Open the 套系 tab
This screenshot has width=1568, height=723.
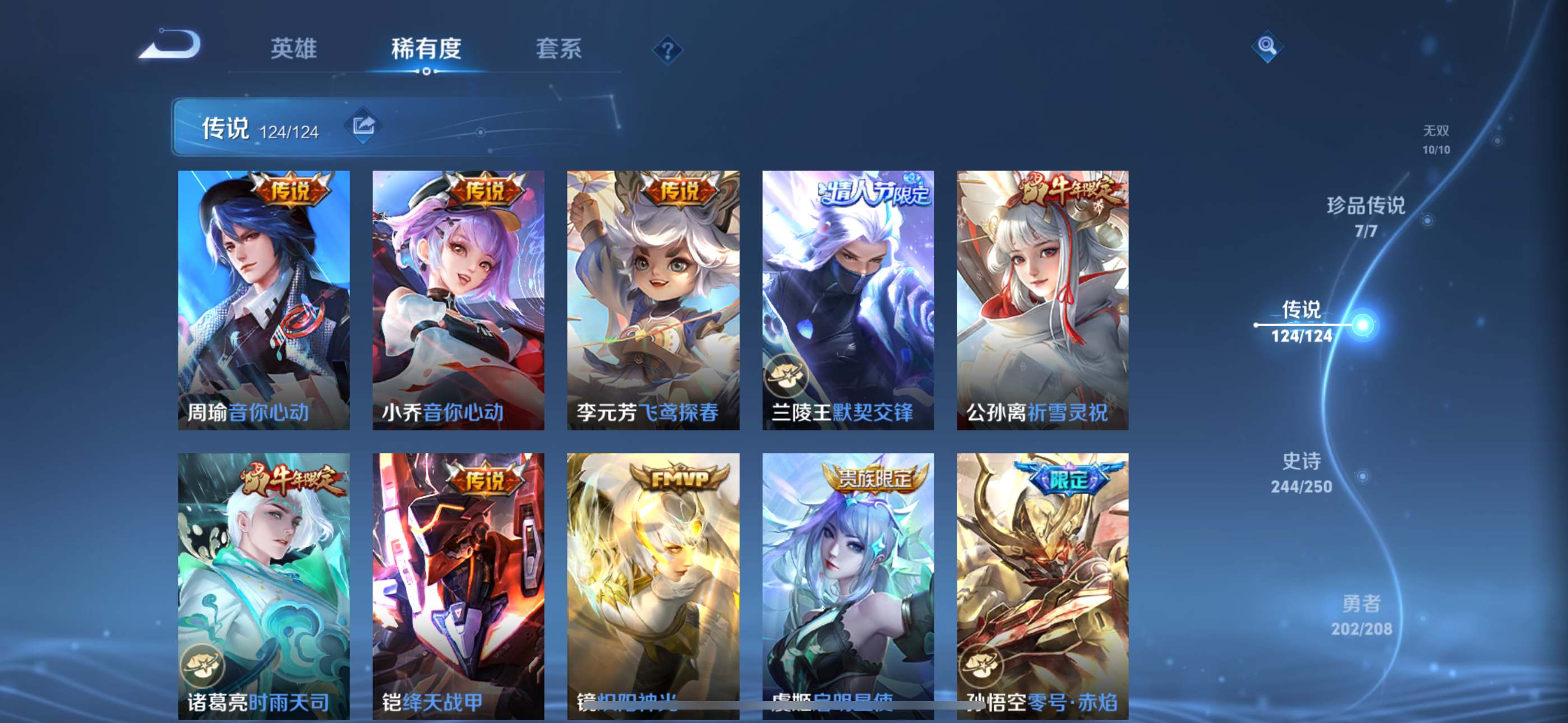(558, 49)
